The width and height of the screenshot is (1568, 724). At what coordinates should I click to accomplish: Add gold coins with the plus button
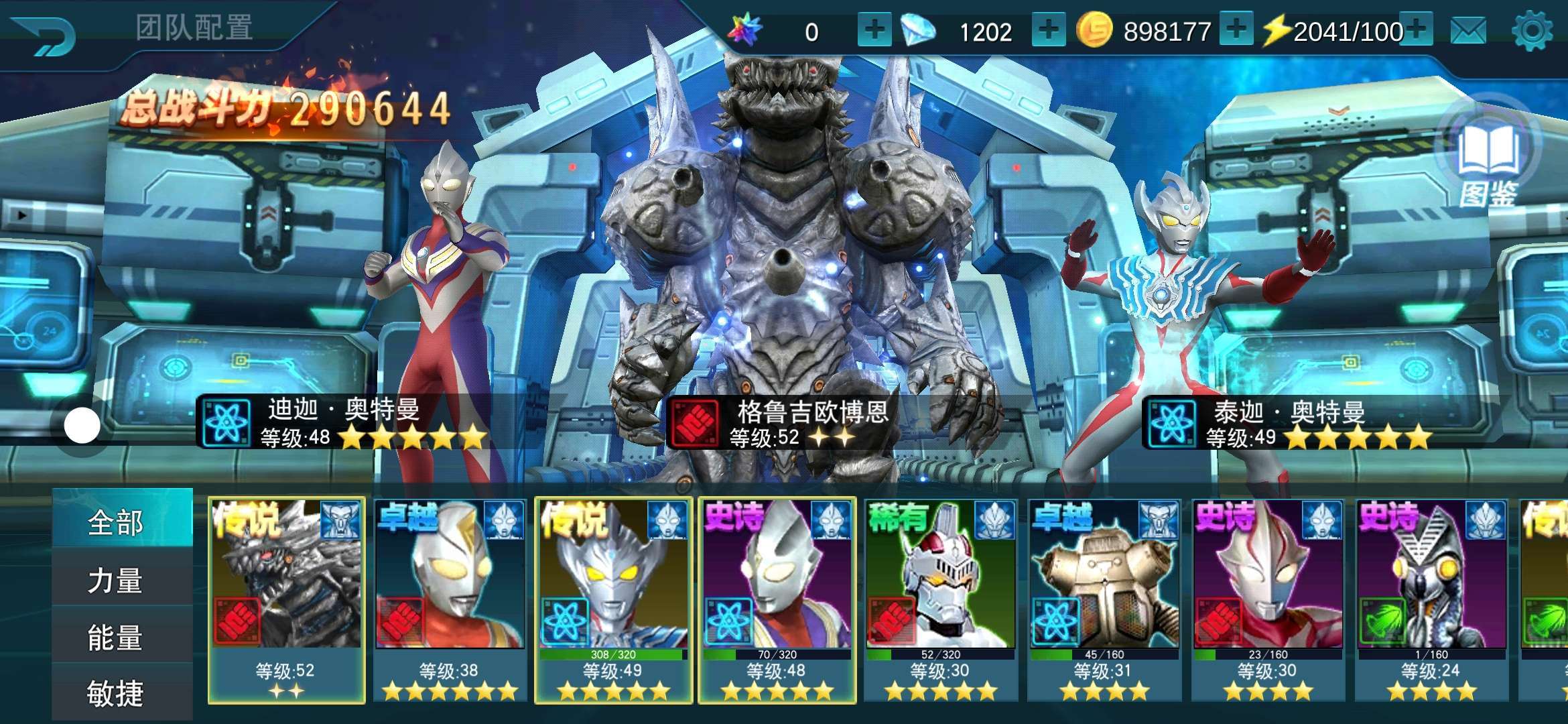tap(1236, 30)
